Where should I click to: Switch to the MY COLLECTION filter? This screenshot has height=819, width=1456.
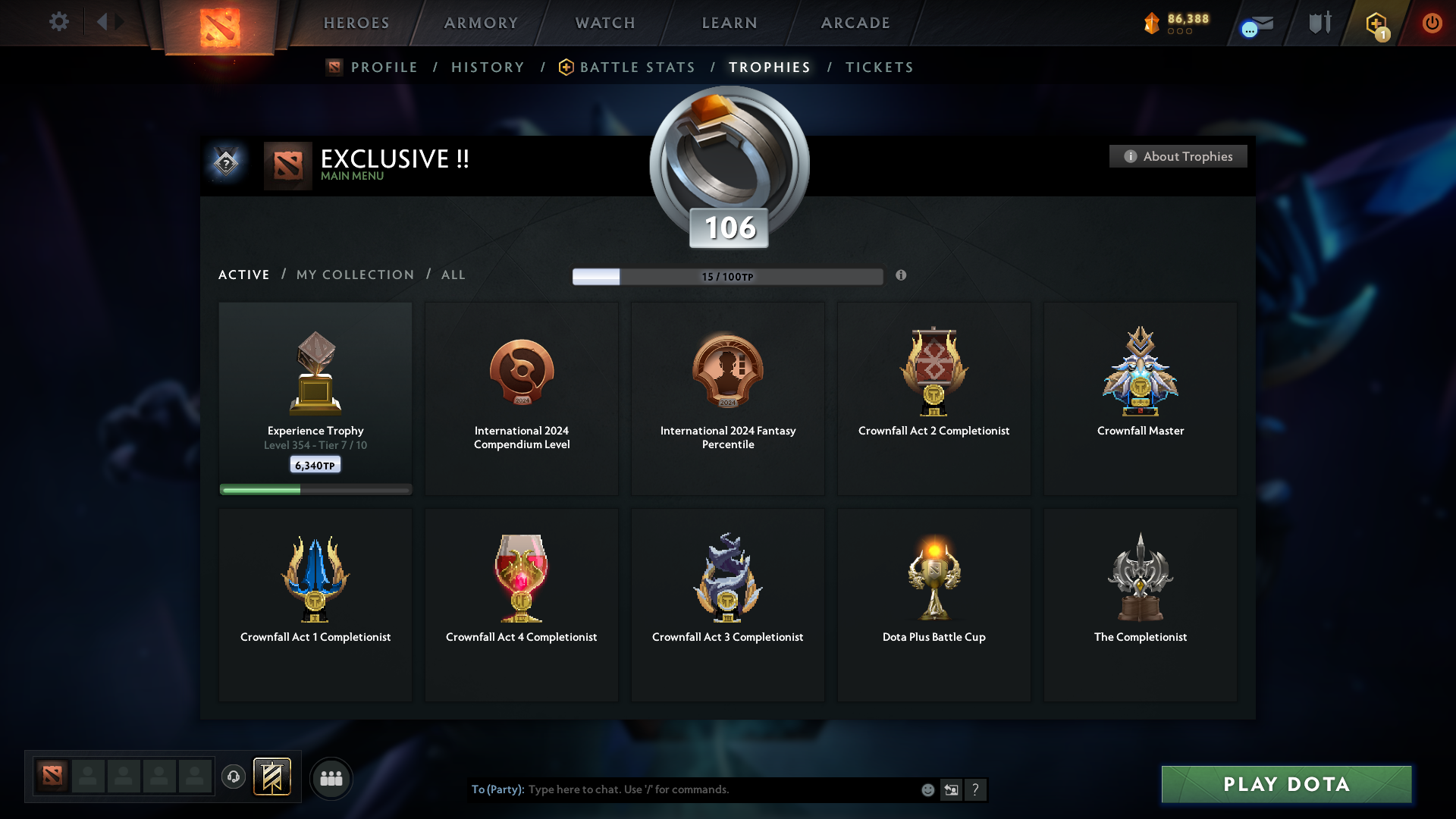[354, 275]
